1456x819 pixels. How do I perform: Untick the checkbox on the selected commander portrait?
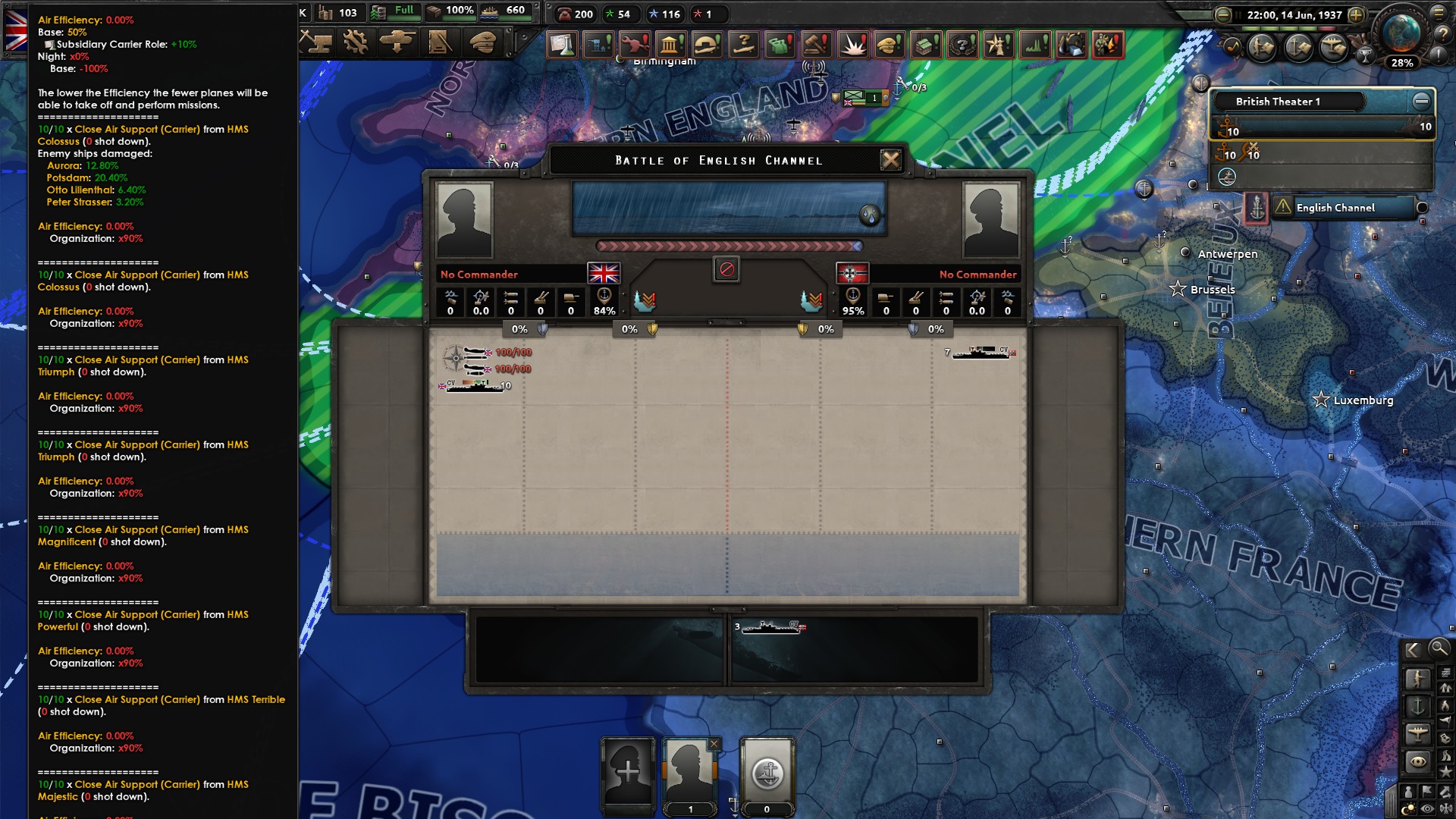coord(714,744)
